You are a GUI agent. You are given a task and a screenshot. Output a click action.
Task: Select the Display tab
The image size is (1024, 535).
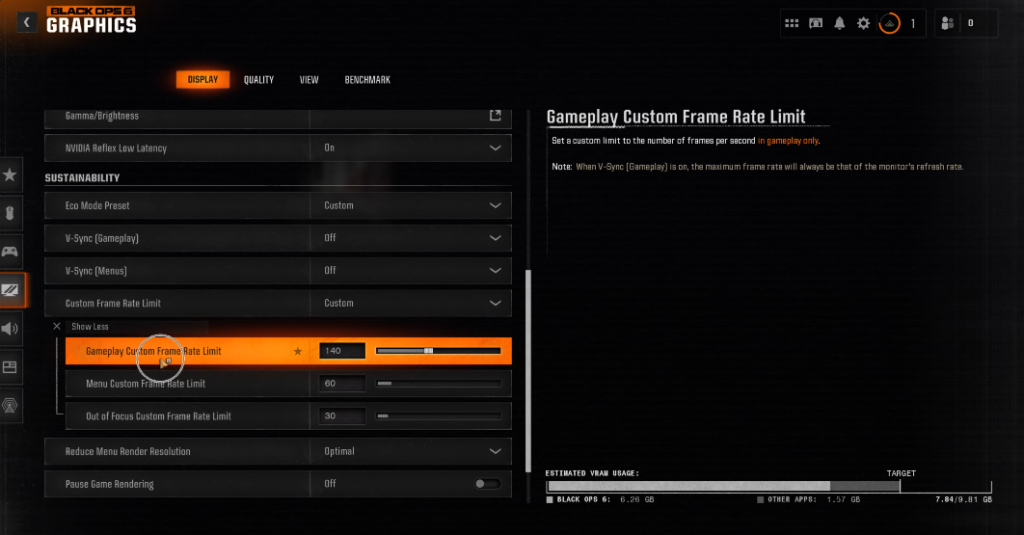coord(203,80)
